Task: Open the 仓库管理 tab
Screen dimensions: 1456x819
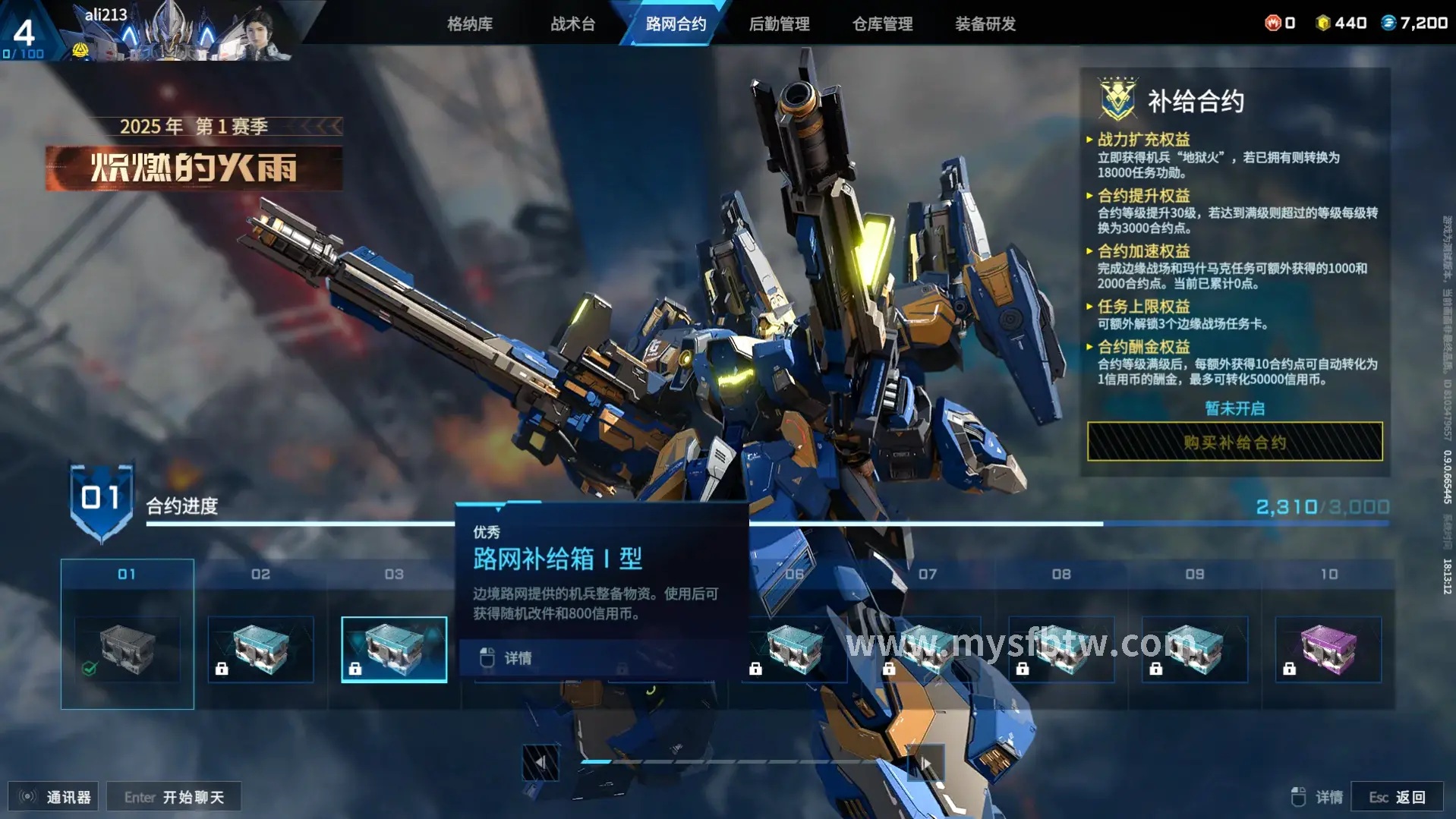Action: click(x=882, y=24)
